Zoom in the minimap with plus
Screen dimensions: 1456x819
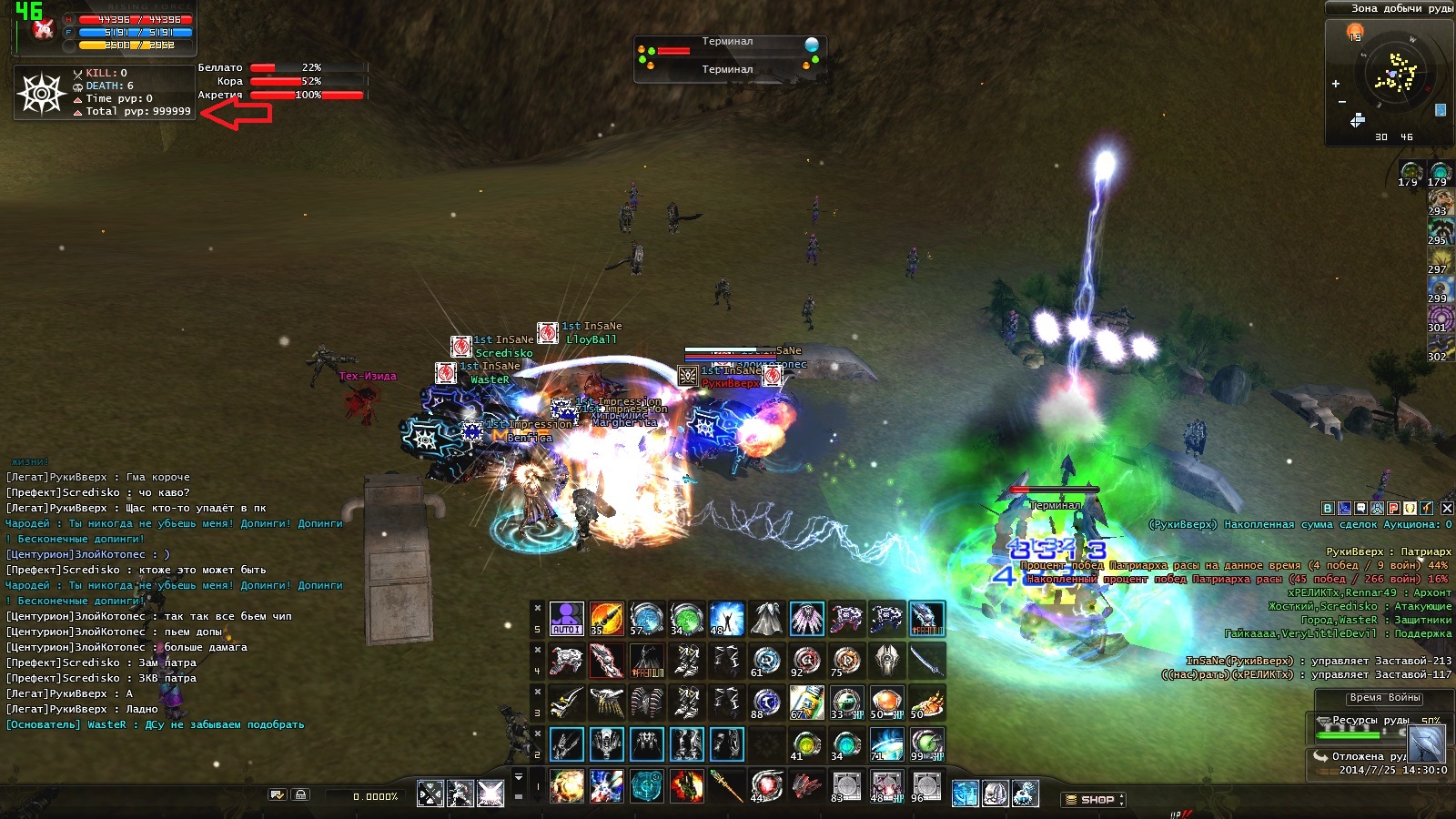[1336, 84]
